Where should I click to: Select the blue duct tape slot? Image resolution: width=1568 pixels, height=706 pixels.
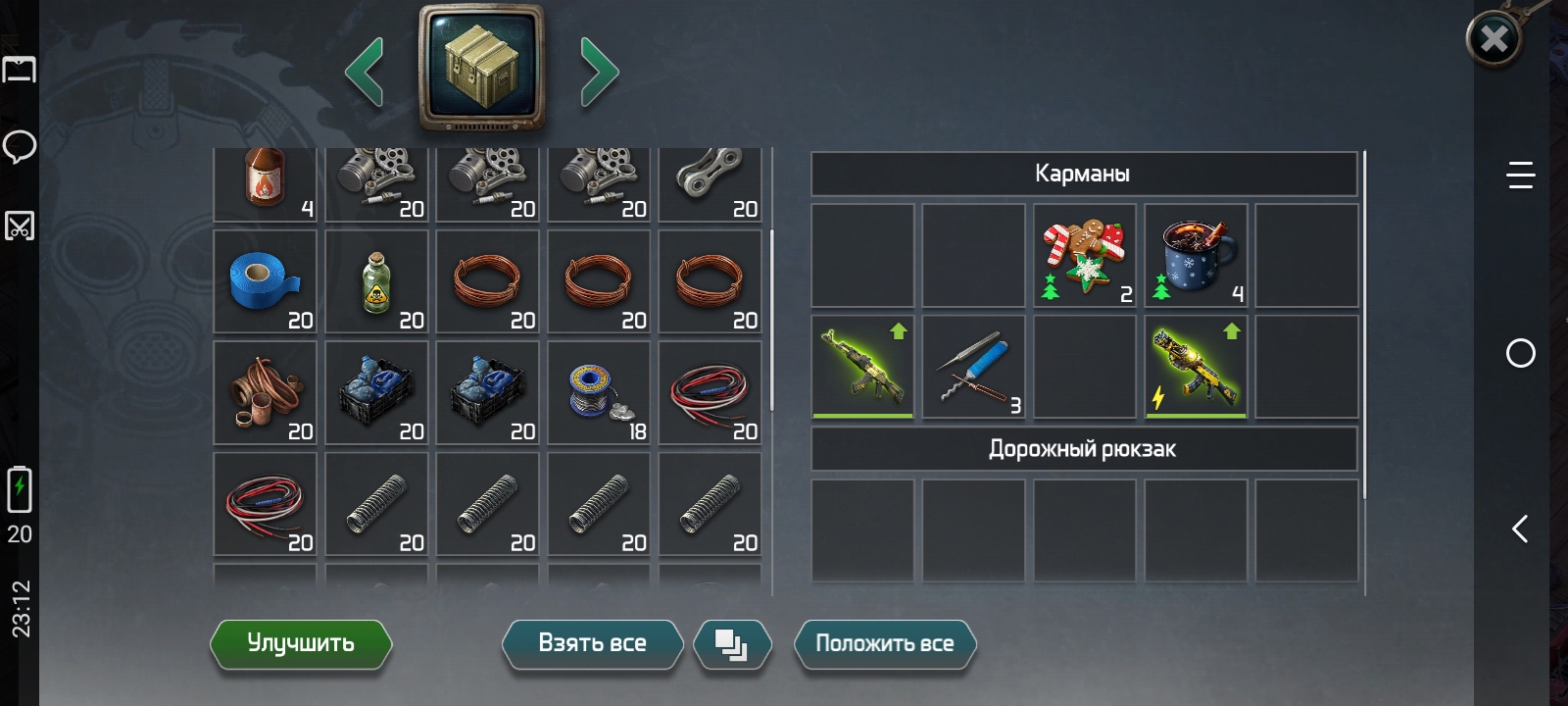point(265,282)
